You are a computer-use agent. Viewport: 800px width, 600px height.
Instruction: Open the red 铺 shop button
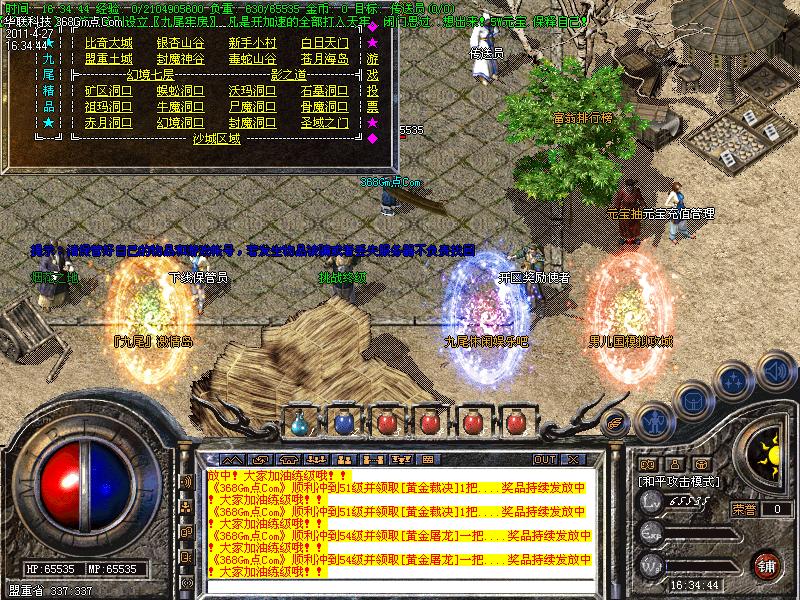[x=766, y=566]
